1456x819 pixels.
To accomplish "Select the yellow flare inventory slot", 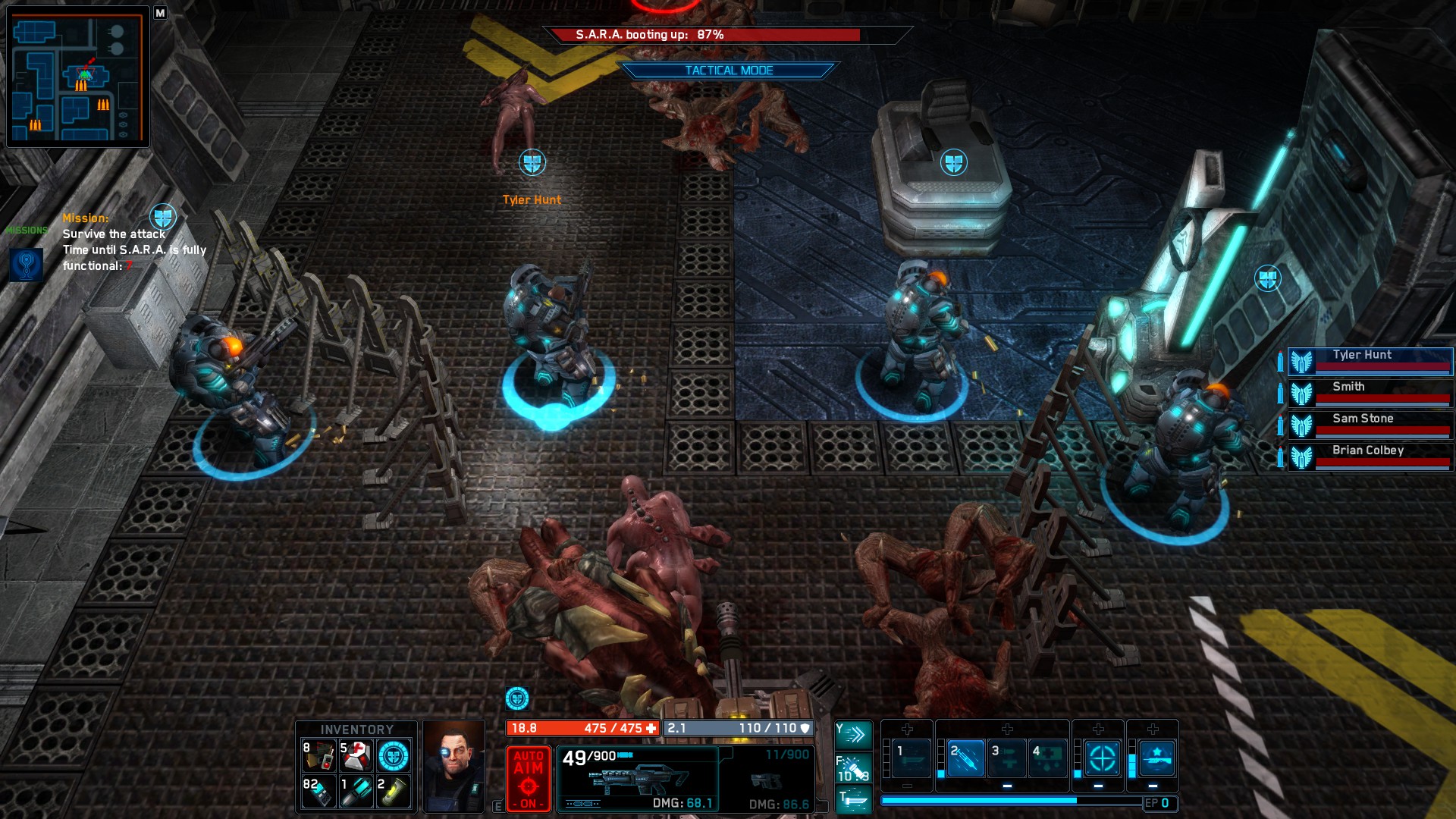I will 394,792.
